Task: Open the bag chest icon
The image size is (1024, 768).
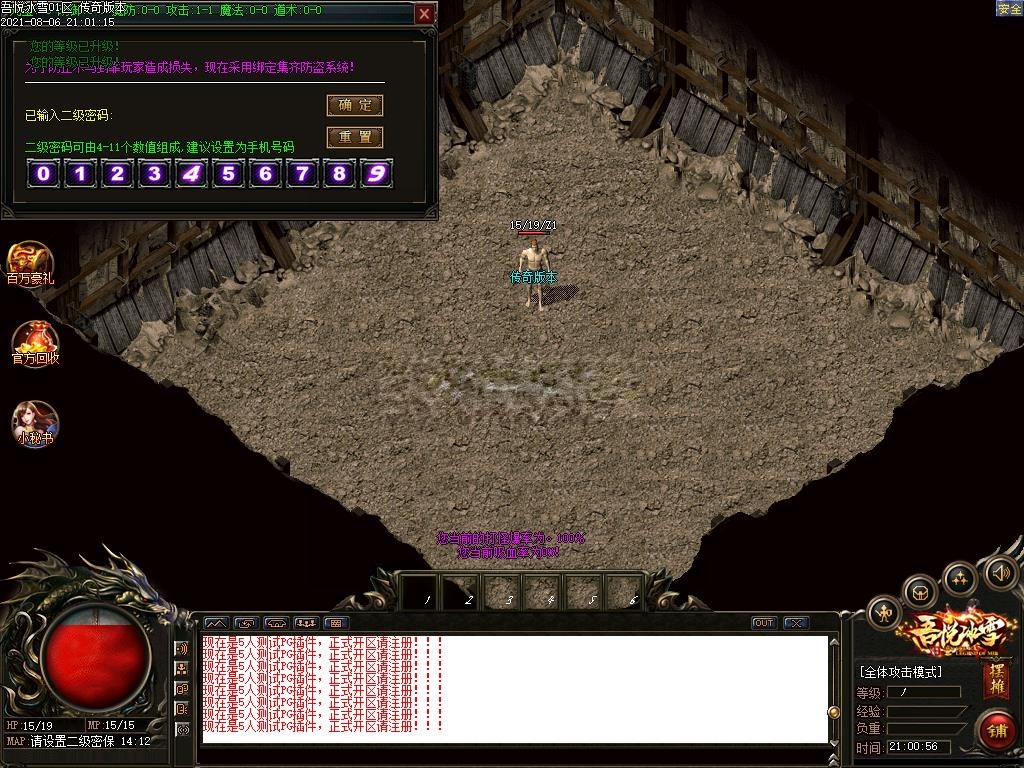Action: click(x=919, y=593)
